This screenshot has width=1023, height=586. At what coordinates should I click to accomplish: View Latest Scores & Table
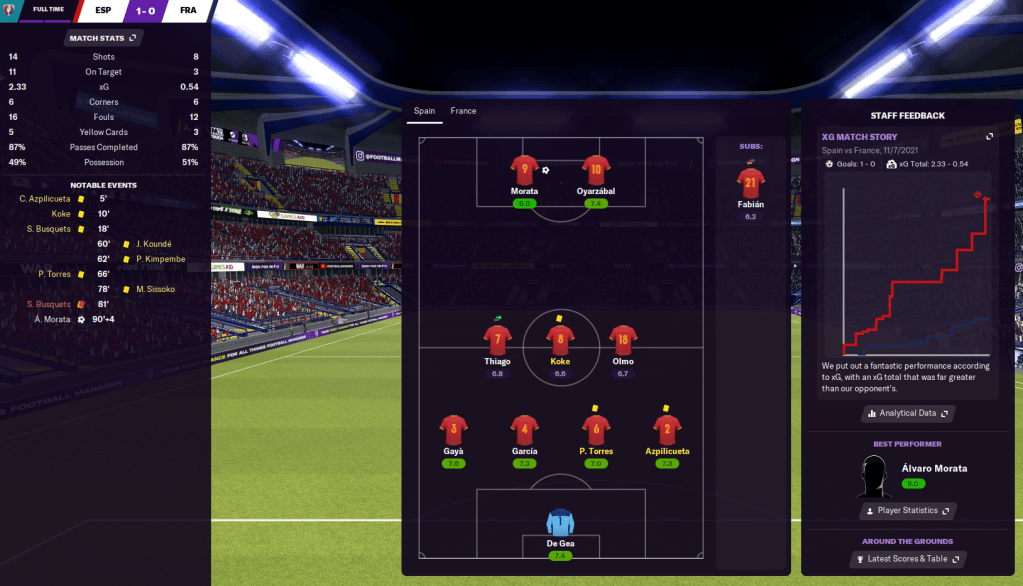coord(908,559)
